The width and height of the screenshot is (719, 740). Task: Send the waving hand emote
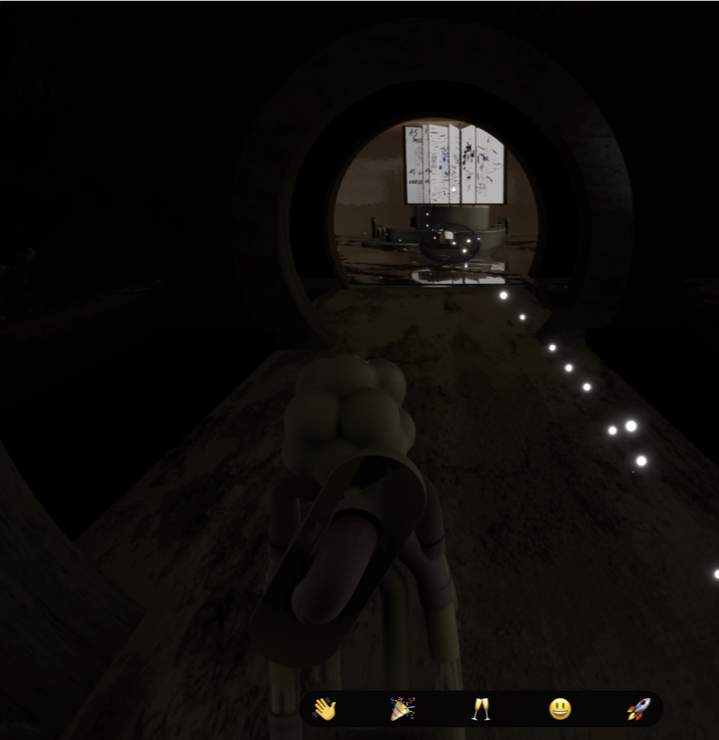[x=324, y=709]
